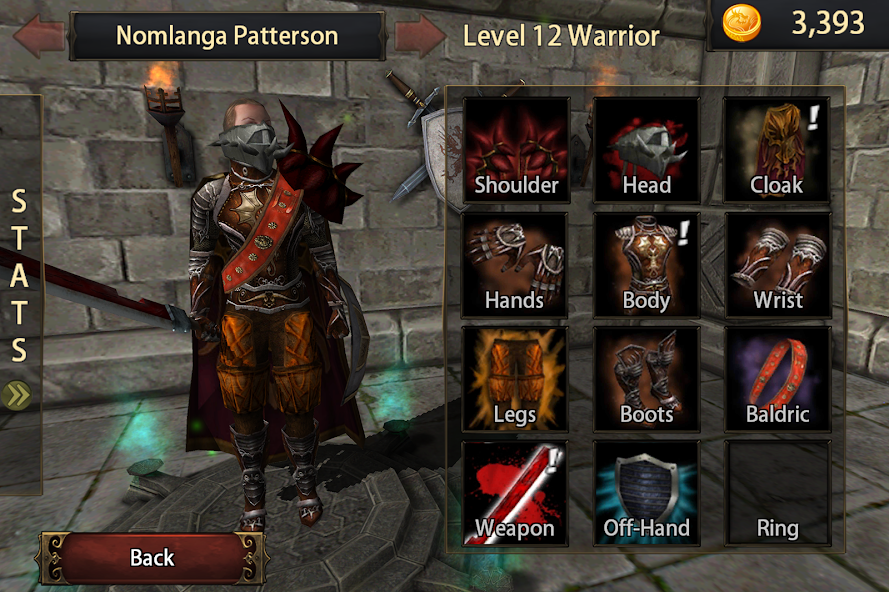Image resolution: width=889 pixels, height=592 pixels.
Task: Click the gold coin currency icon
Action: coord(741,23)
